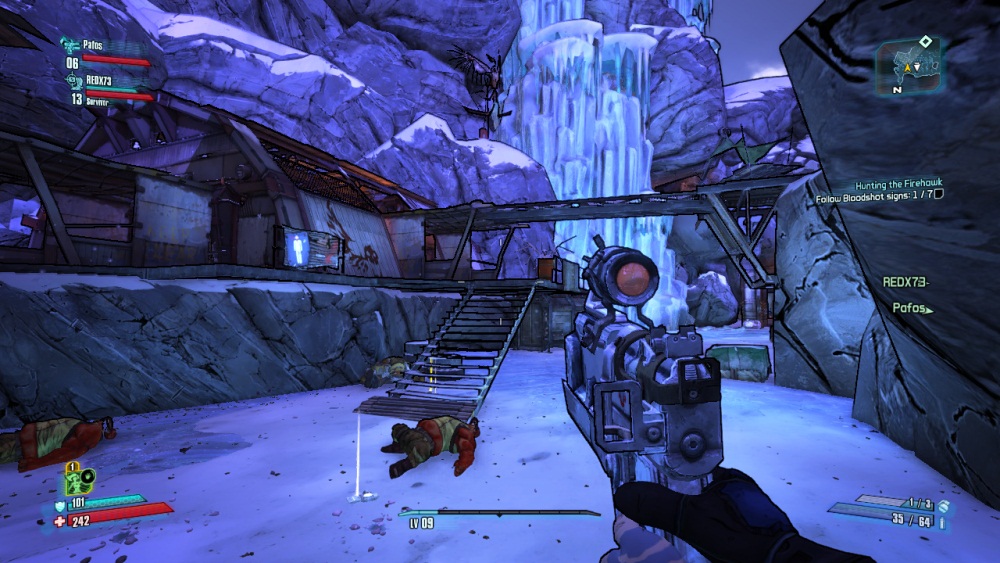Click the diamond objective marker on minimap

(x=926, y=41)
